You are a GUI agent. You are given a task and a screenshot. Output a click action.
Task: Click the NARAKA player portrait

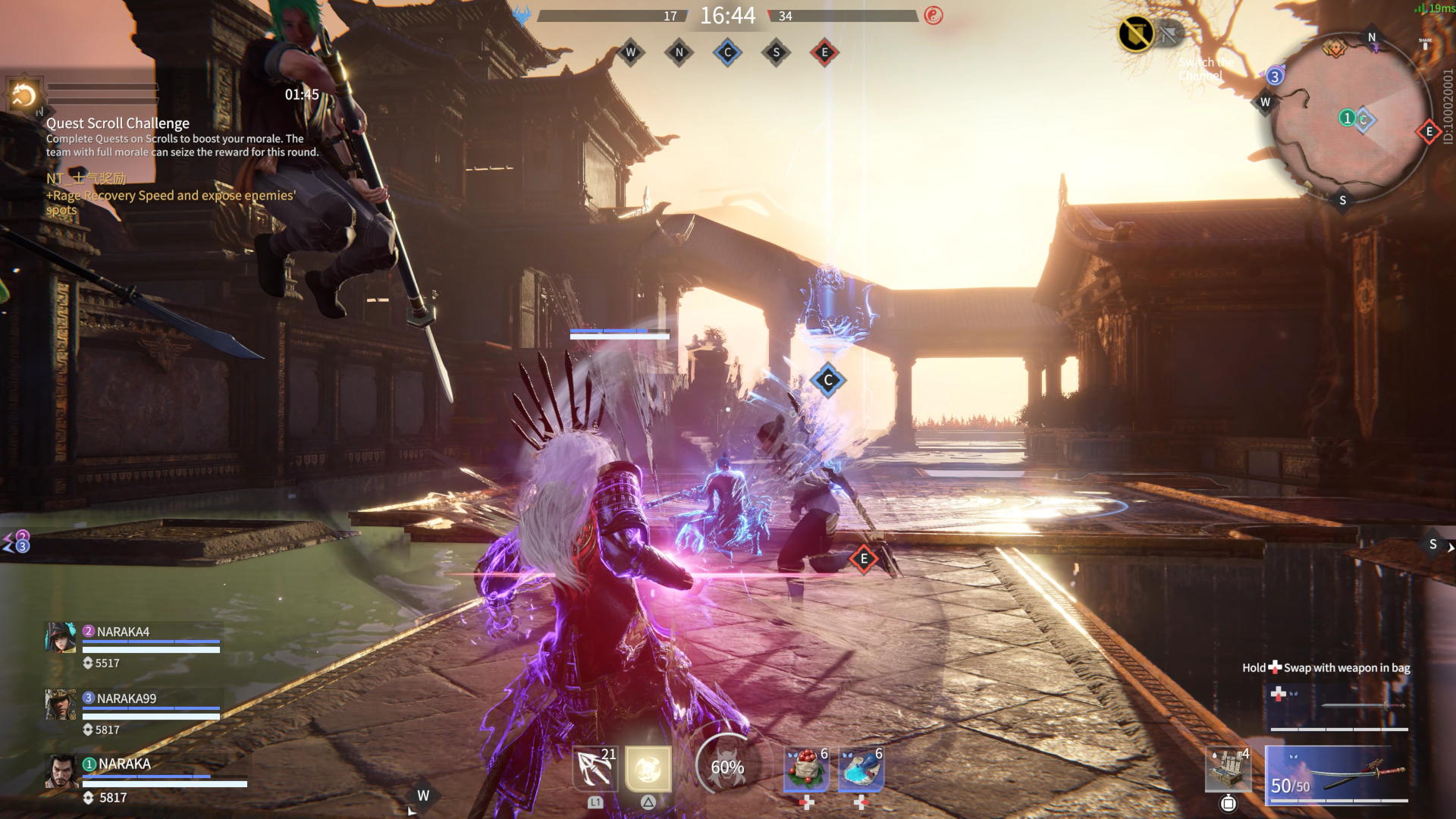(61, 773)
